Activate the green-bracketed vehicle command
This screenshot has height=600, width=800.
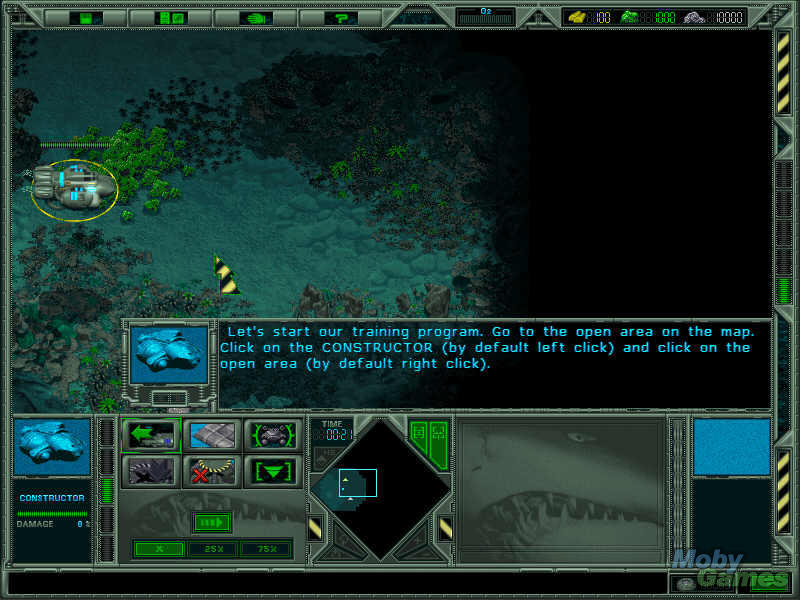[271, 435]
